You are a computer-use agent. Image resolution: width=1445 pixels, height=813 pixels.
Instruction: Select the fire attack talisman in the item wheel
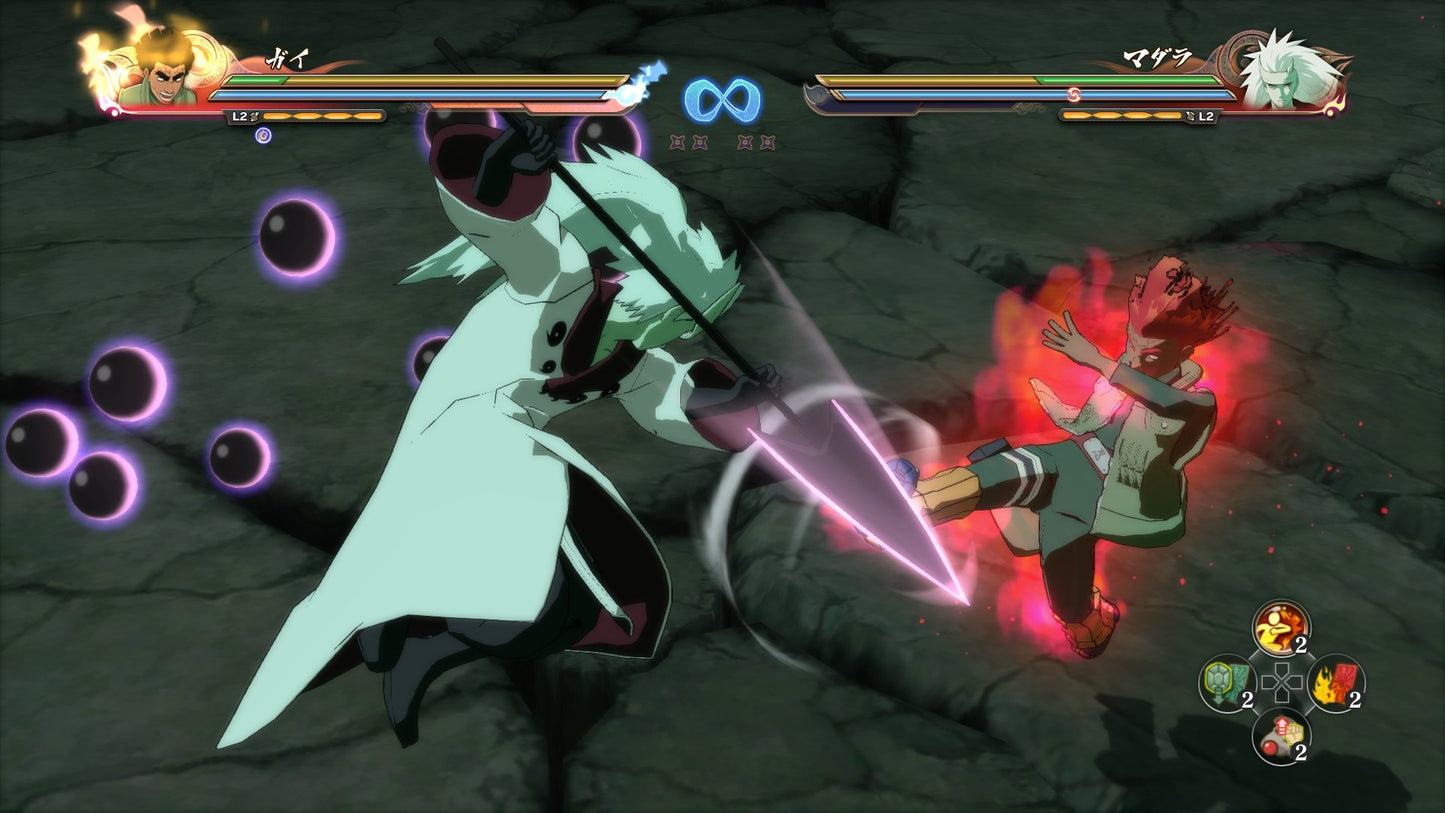tap(1334, 683)
